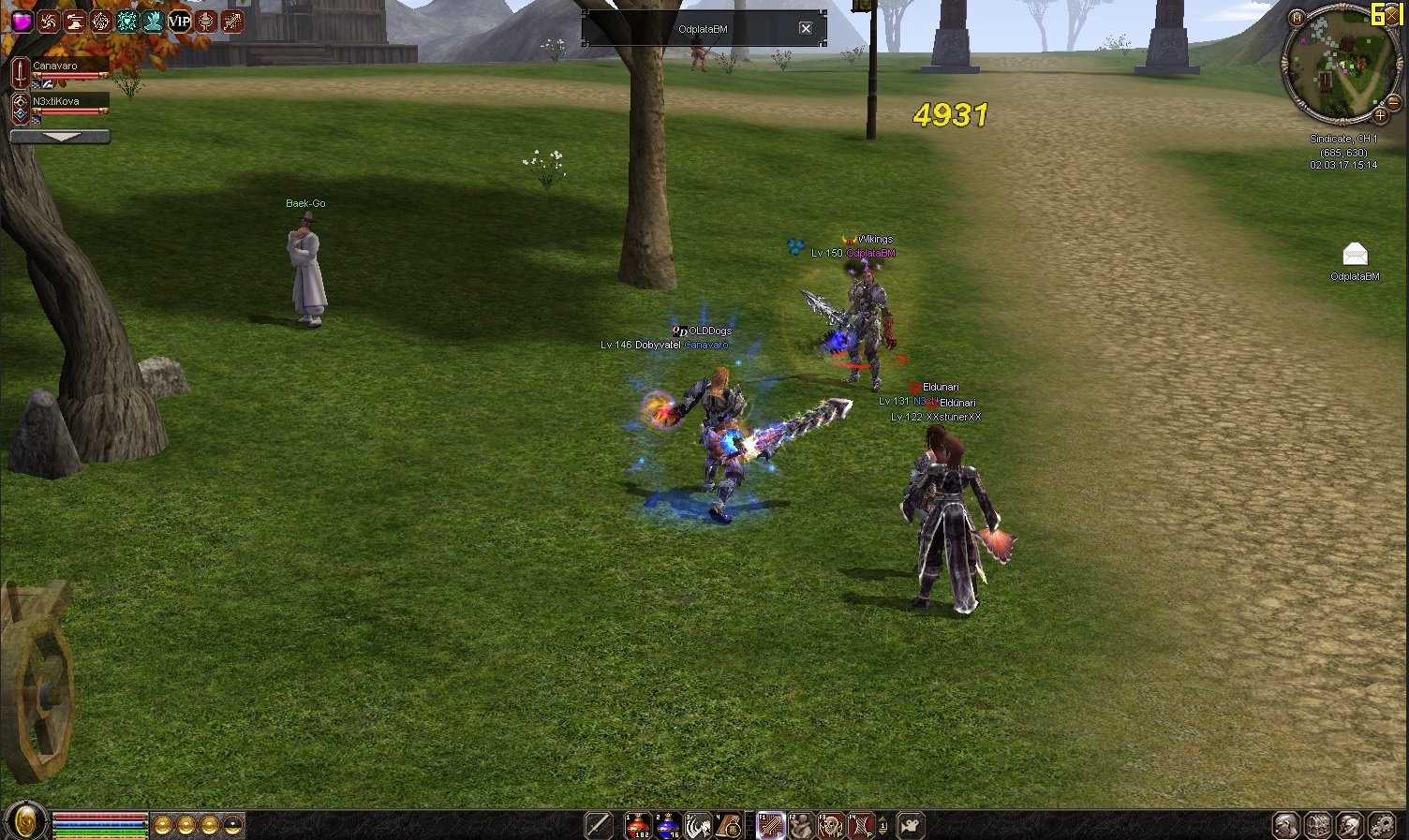Click the sword attack button on hotbar
This screenshot has width=1409, height=840.
tap(598, 825)
